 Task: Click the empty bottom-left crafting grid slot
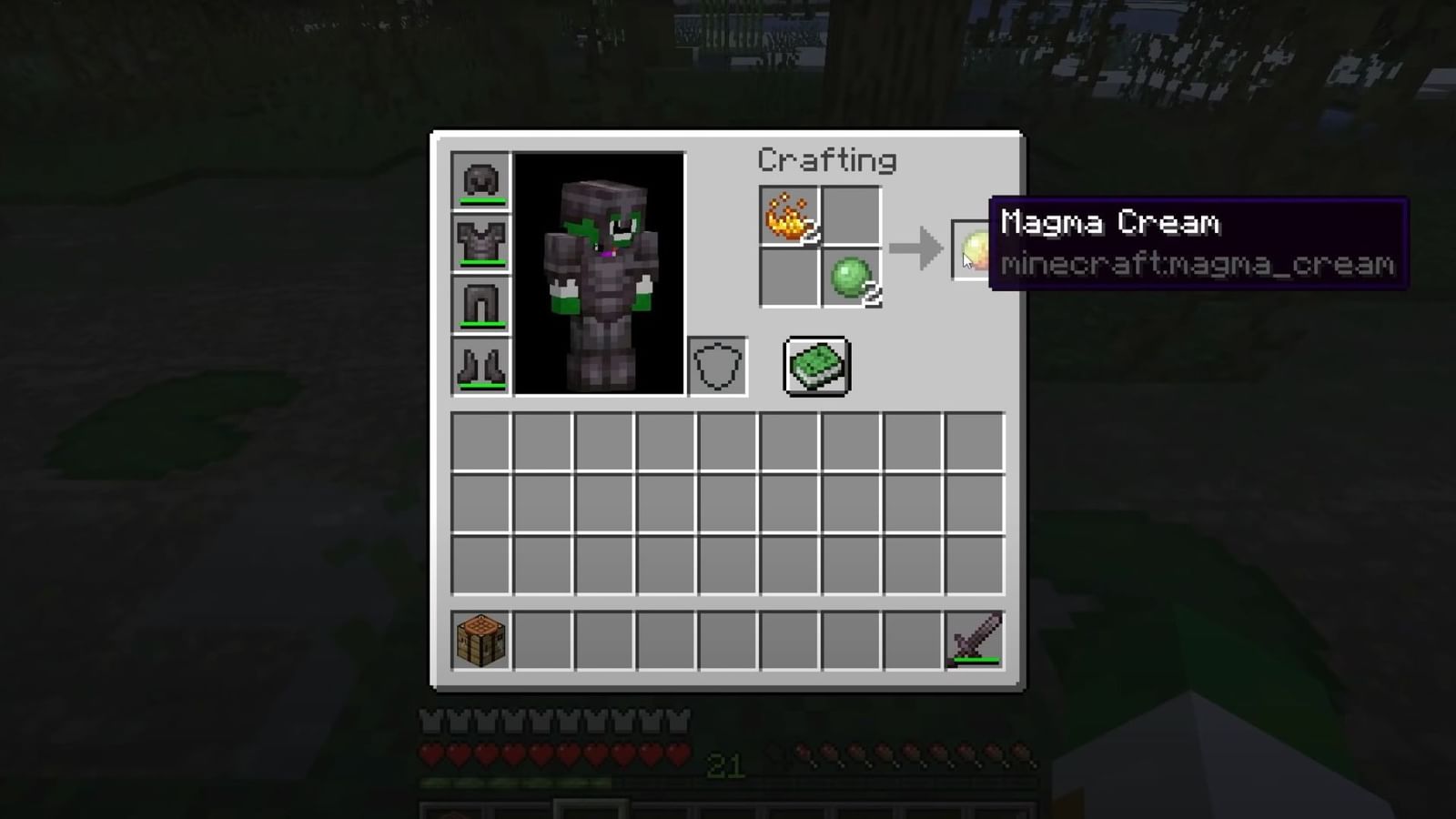tap(788, 278)
